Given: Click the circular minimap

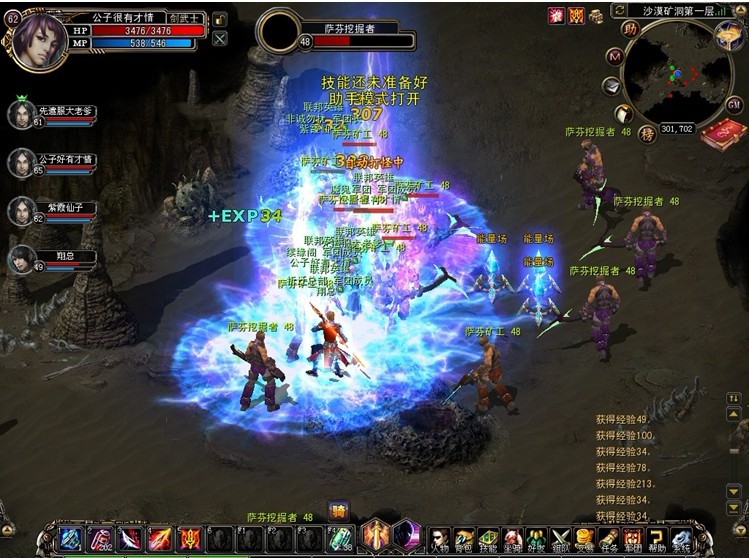Looking at the screenshot, I should [676, 76].
